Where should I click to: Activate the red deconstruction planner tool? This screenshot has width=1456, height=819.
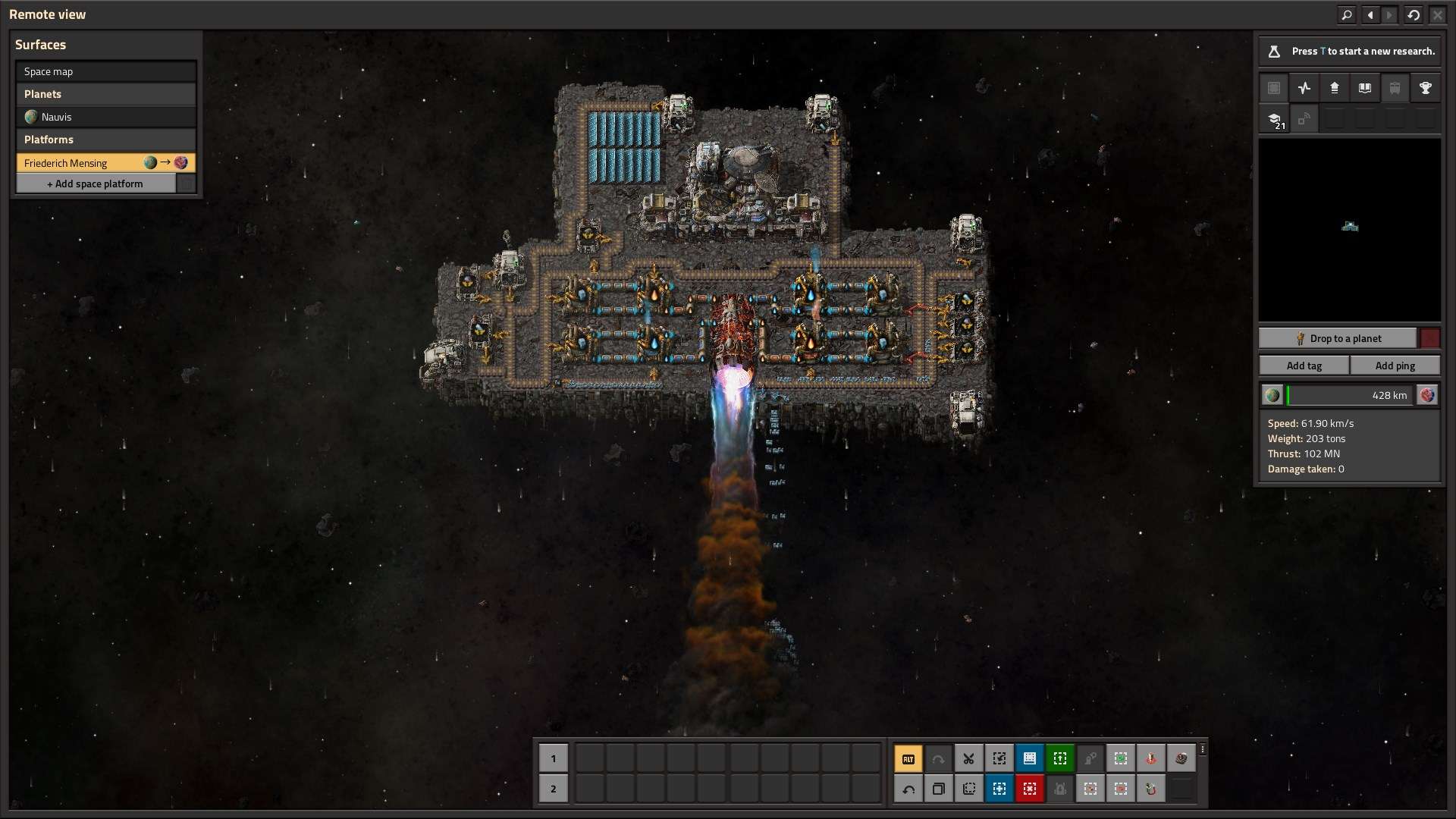(x=1030, y=789)
